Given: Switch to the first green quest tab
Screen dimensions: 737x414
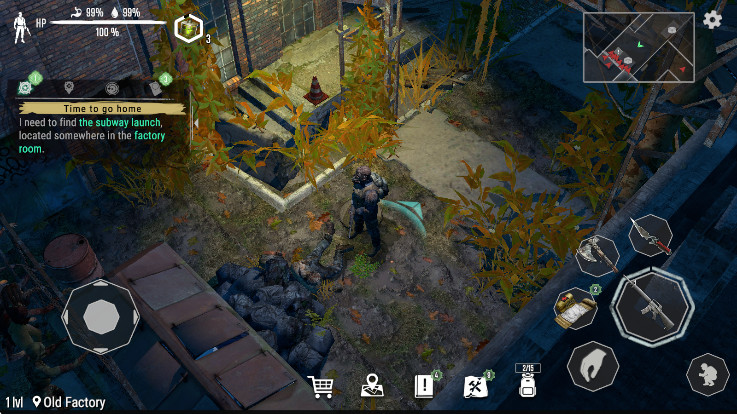Looking at the screenshot, I should [x=25, y=87].
